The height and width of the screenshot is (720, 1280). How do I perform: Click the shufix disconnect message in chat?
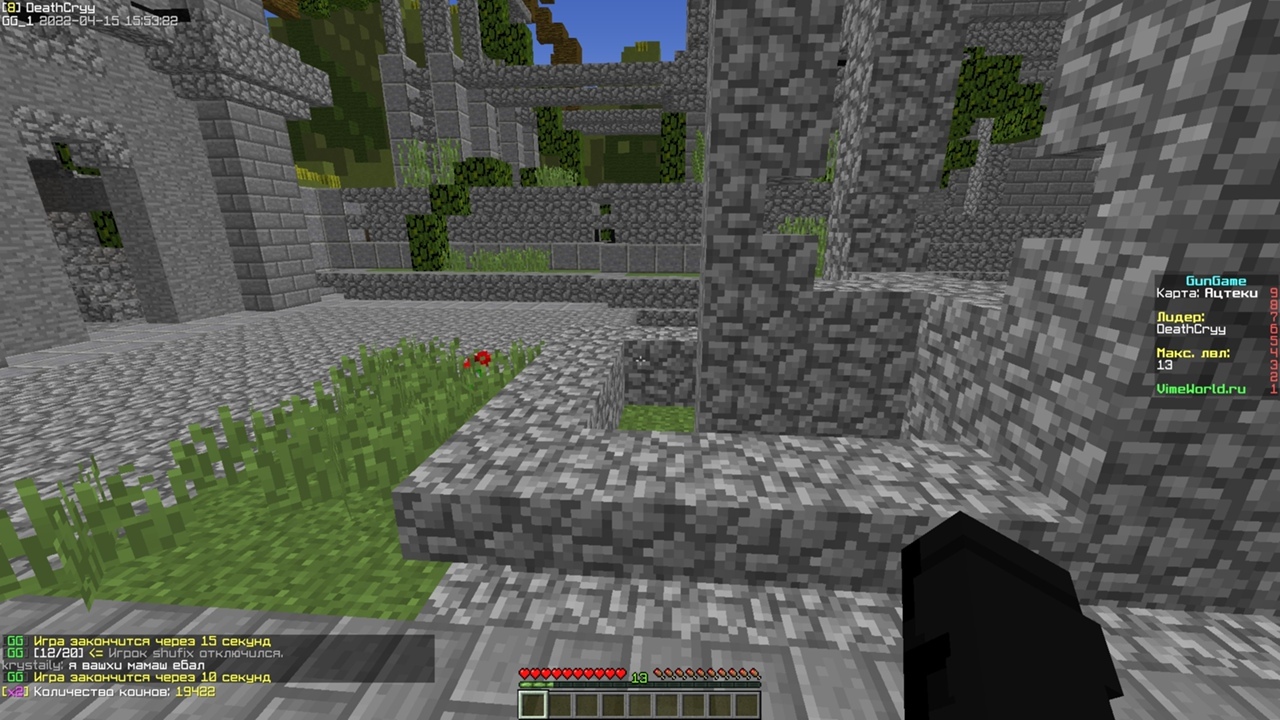click(x=150, y=653)
